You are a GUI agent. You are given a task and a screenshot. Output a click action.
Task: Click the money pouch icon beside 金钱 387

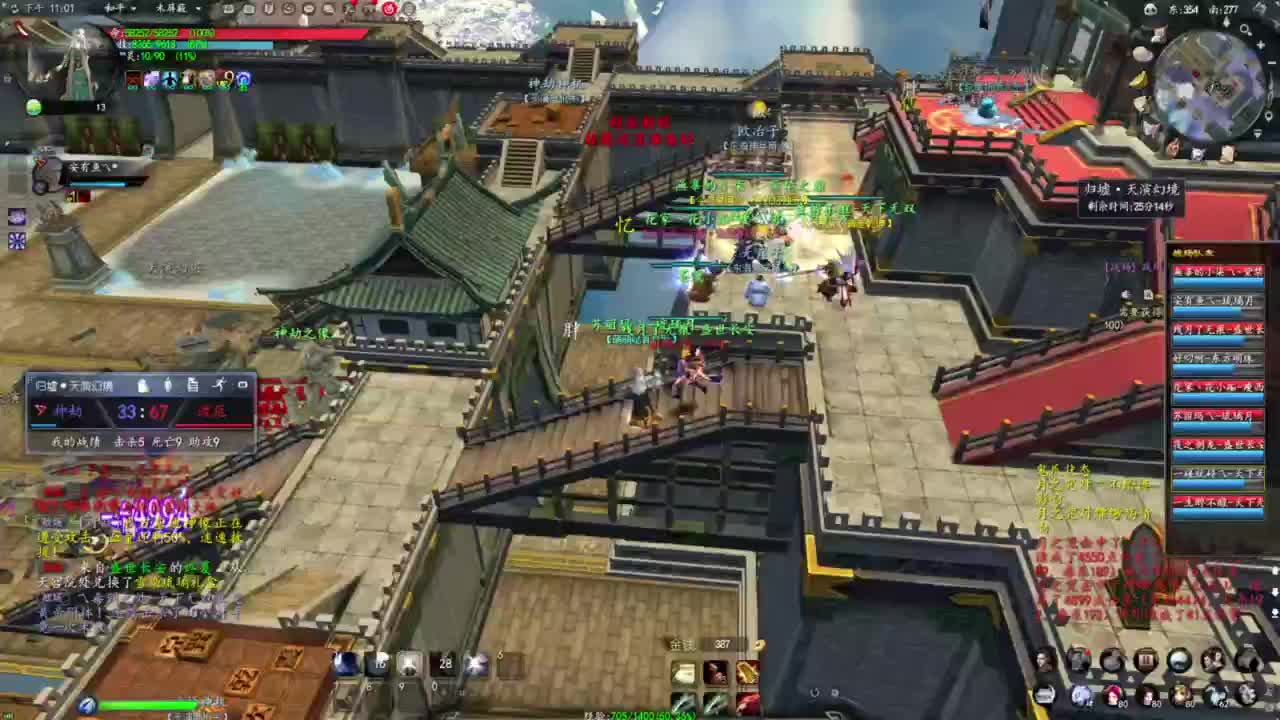point(757,646)
